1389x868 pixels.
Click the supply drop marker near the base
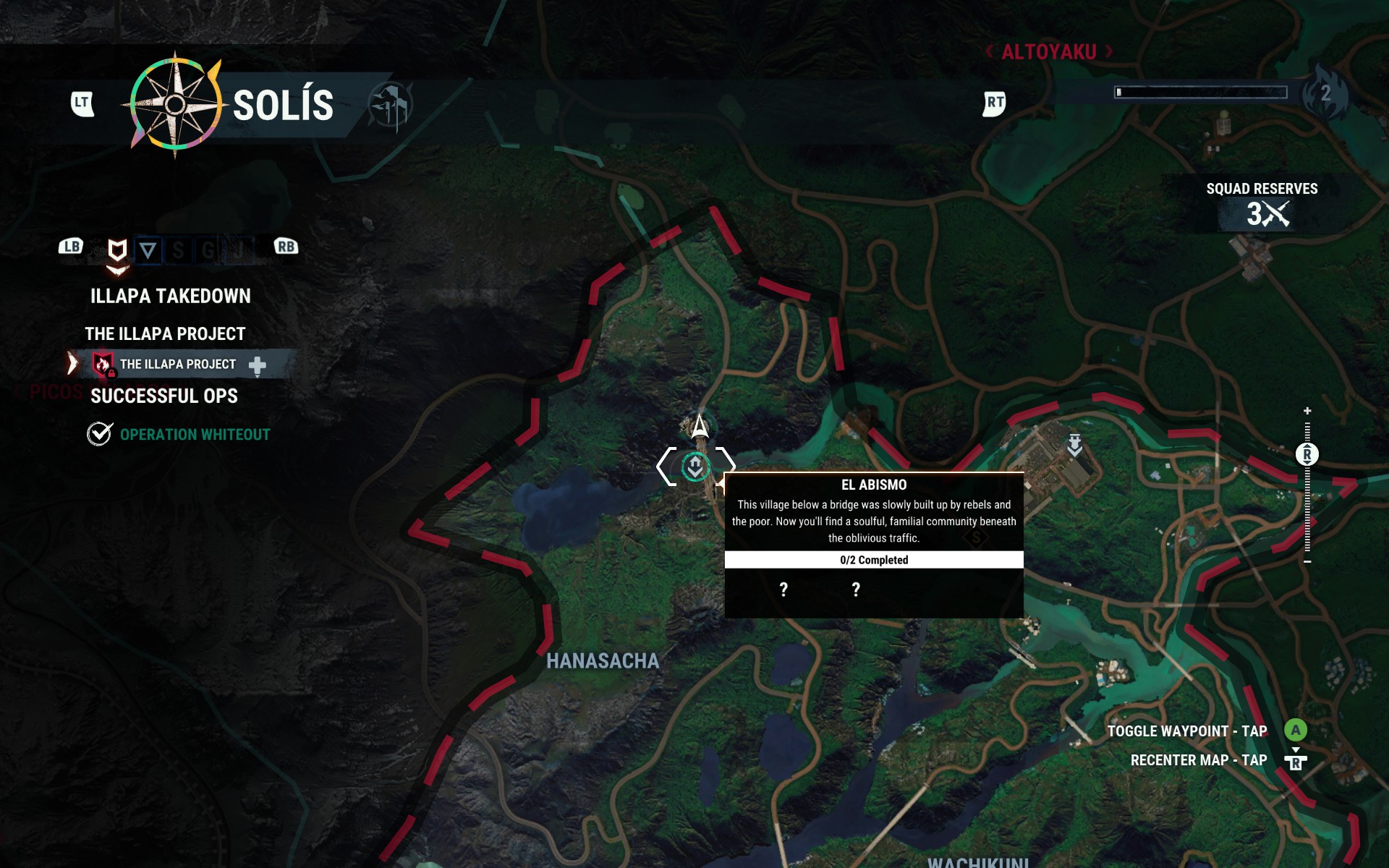point(1075,444)
